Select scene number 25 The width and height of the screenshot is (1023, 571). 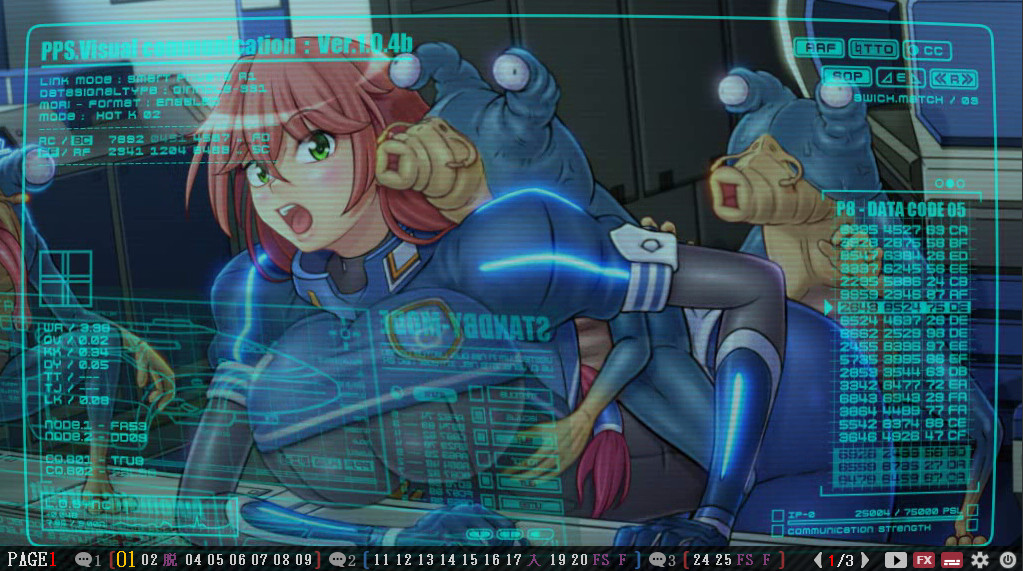click(x=723, y=560)
